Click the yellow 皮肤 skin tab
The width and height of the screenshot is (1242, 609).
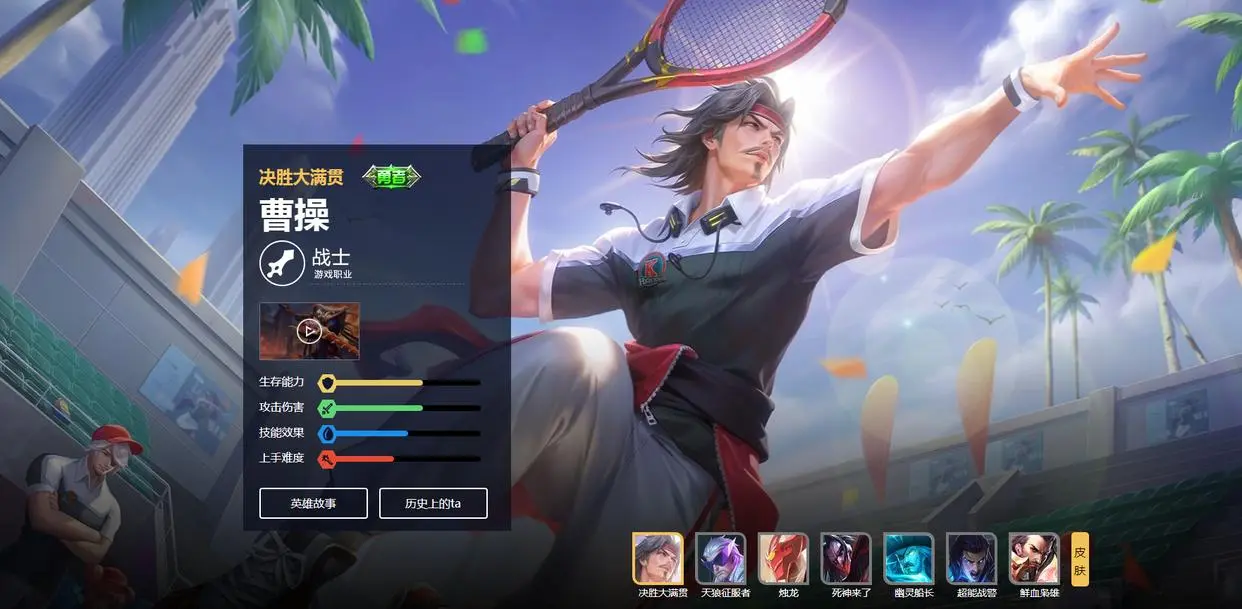click(1080, 560)
